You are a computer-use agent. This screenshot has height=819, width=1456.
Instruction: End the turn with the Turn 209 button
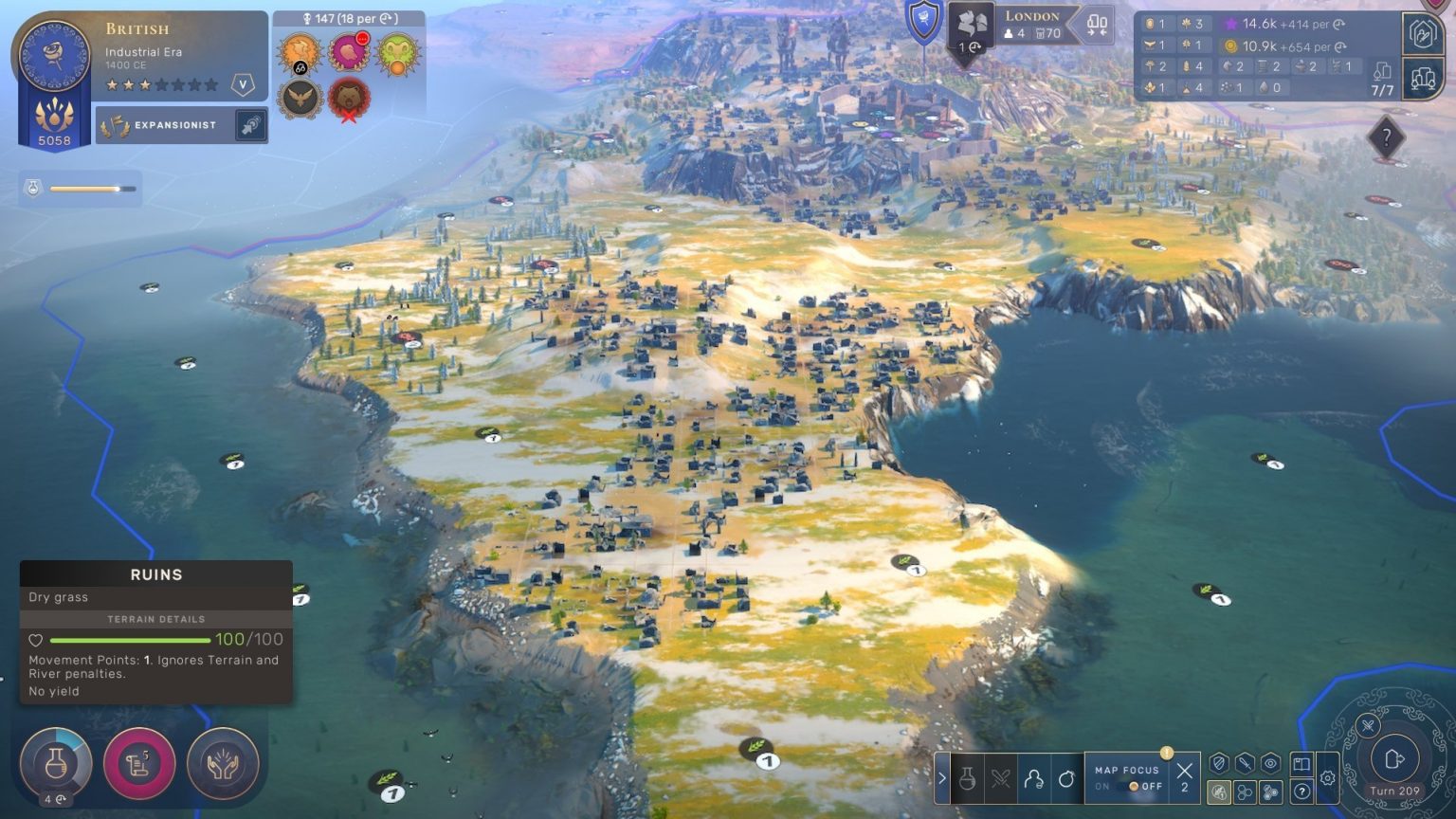coord(1393,760)
